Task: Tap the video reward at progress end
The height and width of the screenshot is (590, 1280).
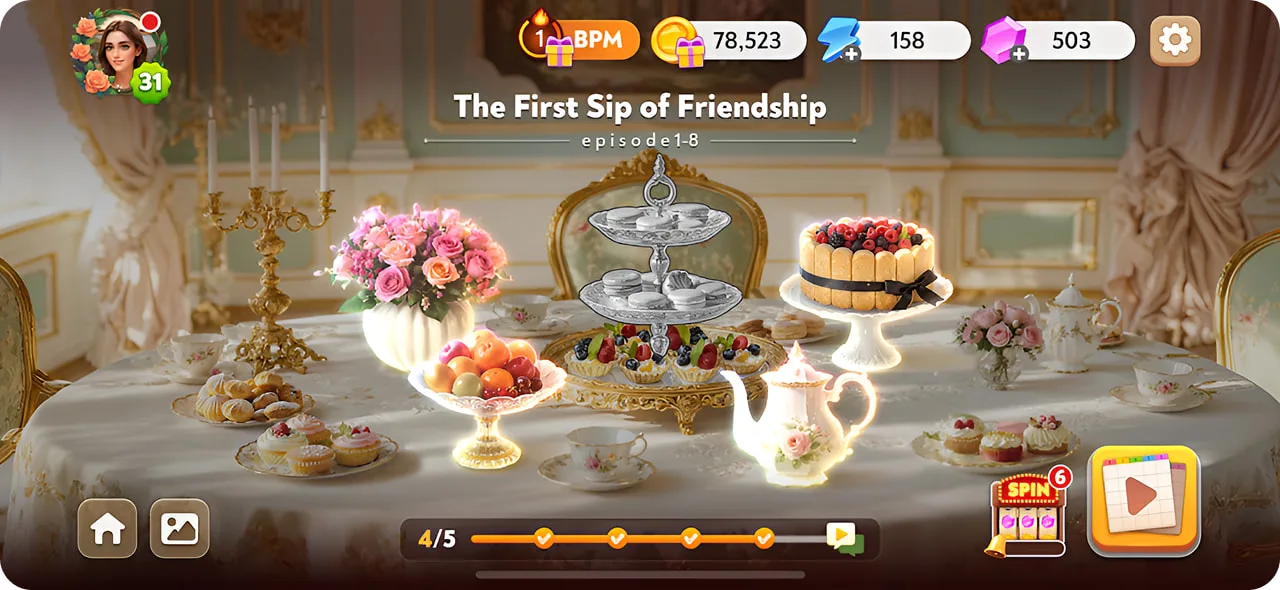Action: [843, 538]
